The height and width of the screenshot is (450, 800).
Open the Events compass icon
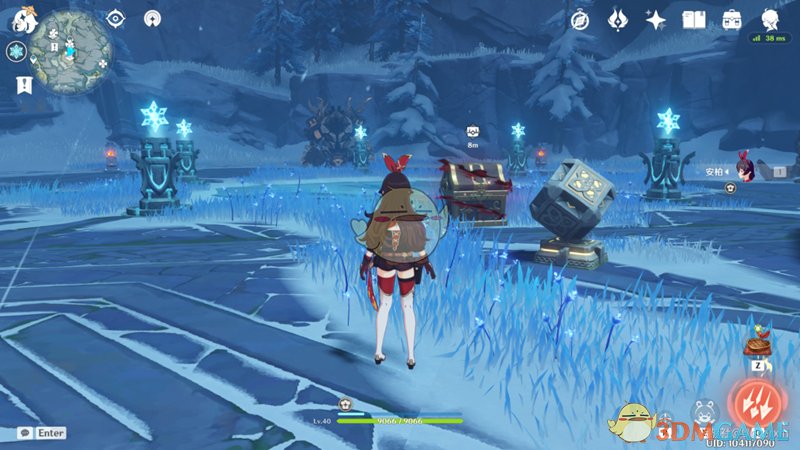point(580,20)
